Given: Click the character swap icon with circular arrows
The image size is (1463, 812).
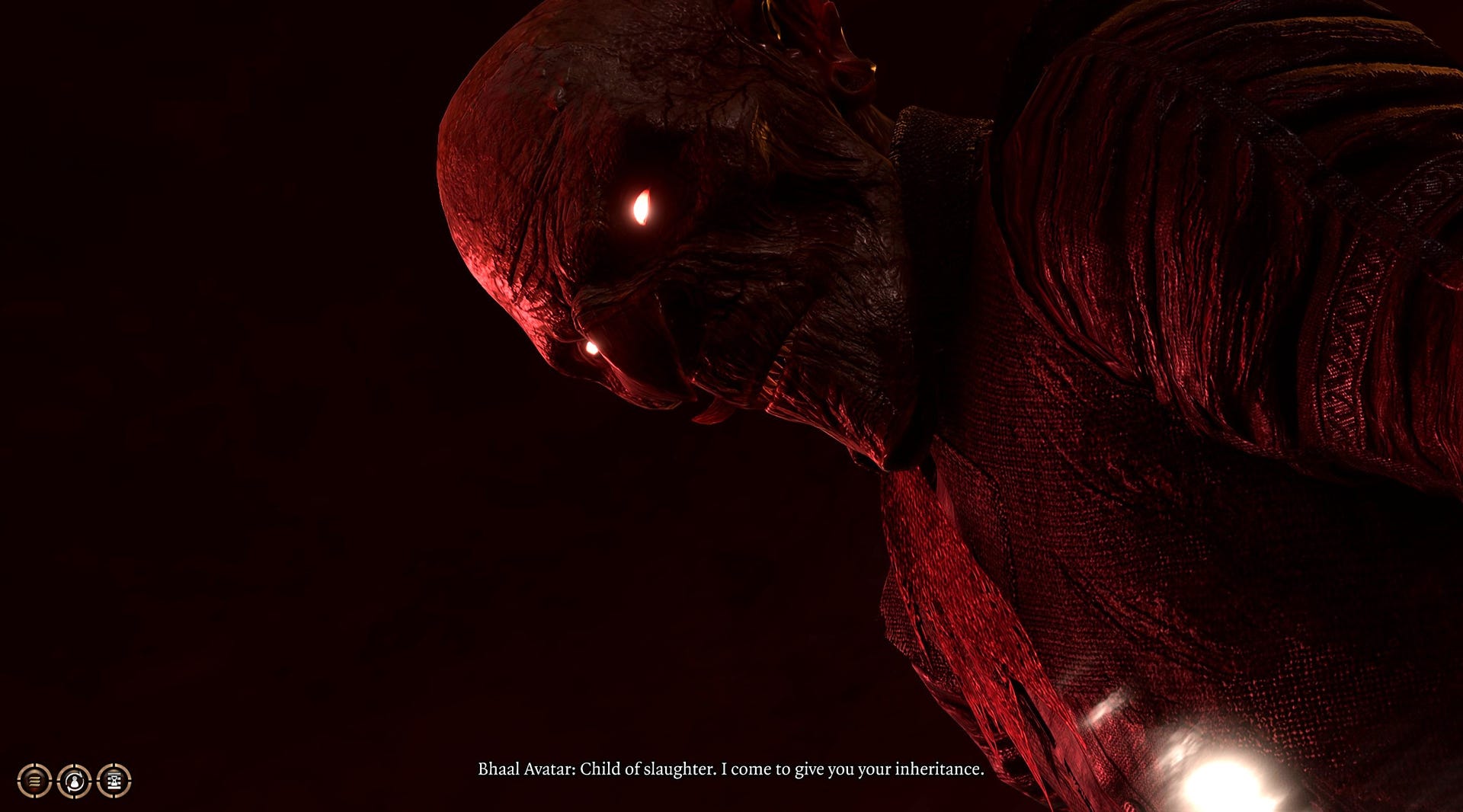Looking at the screenshot, I should point(74,781).
